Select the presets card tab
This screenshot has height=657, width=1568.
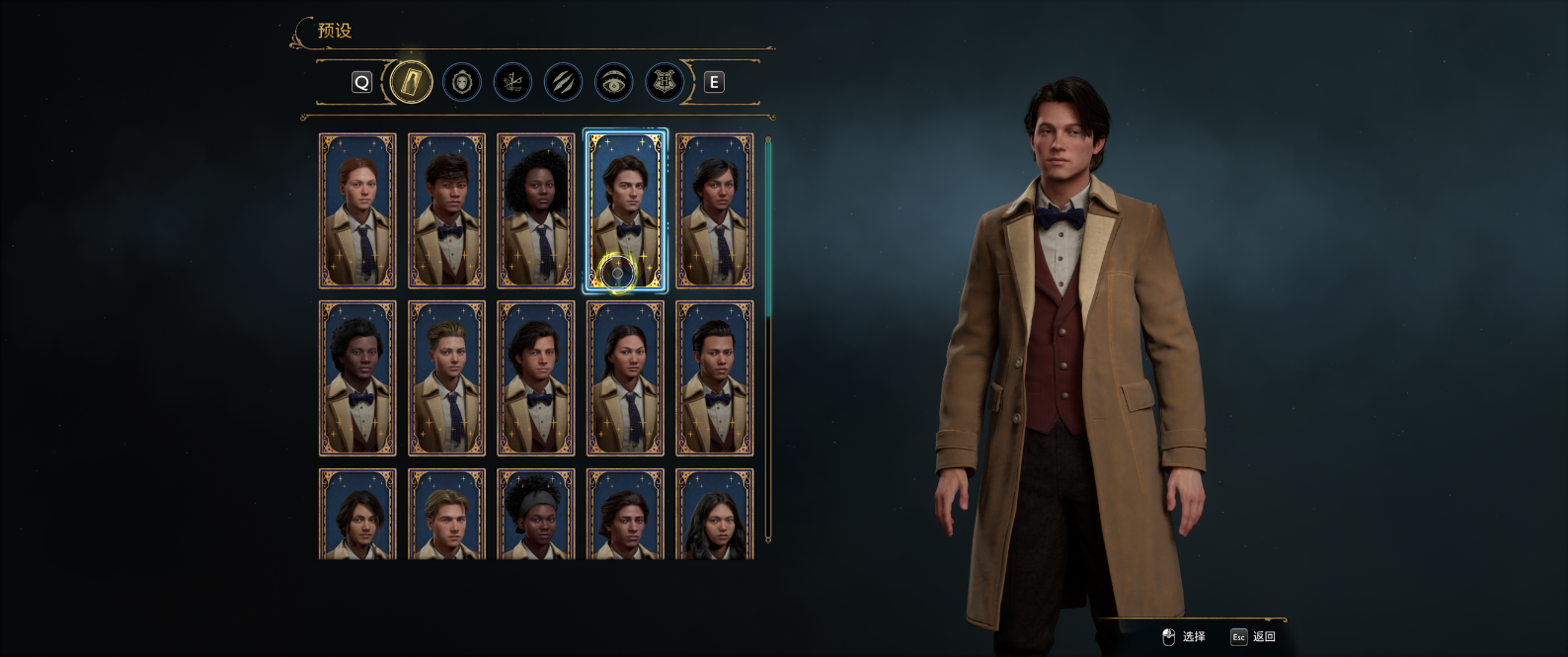tap(411, 82)
